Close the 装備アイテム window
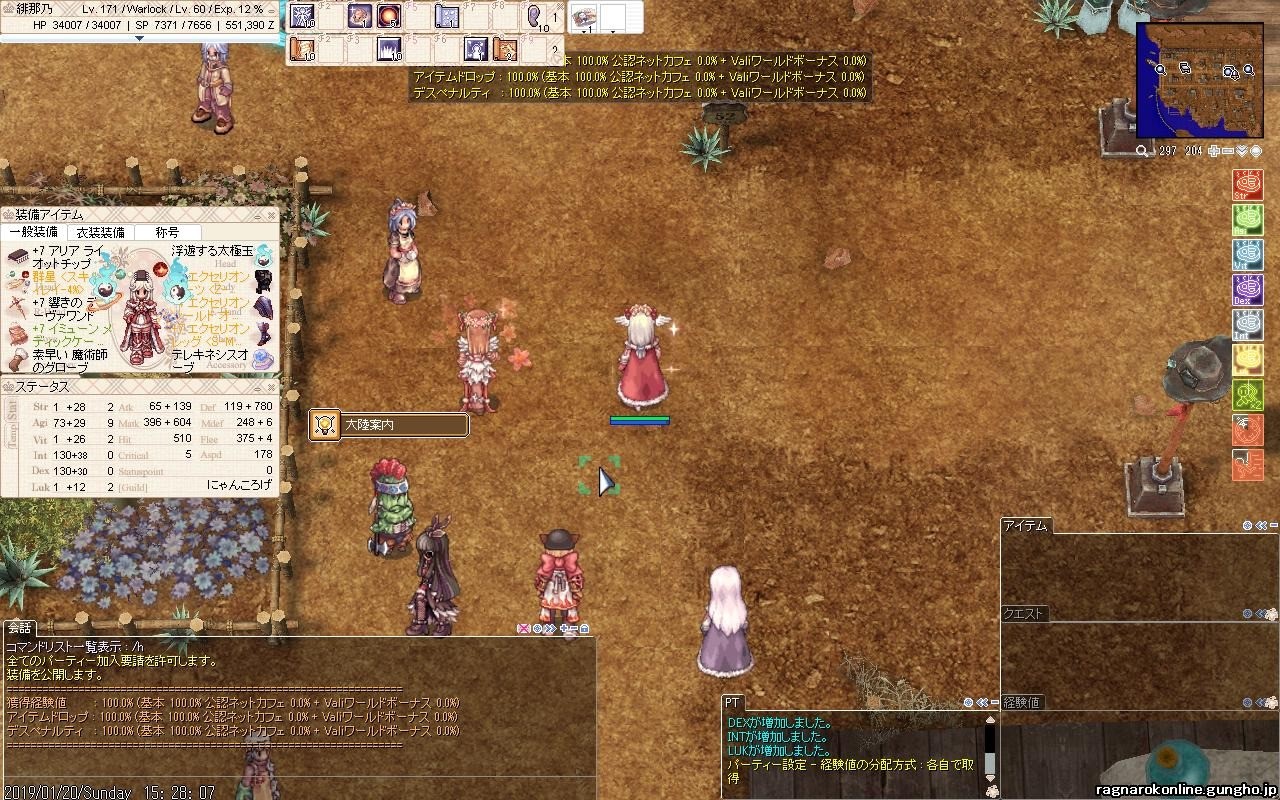1280x800 pixels. 271,214
